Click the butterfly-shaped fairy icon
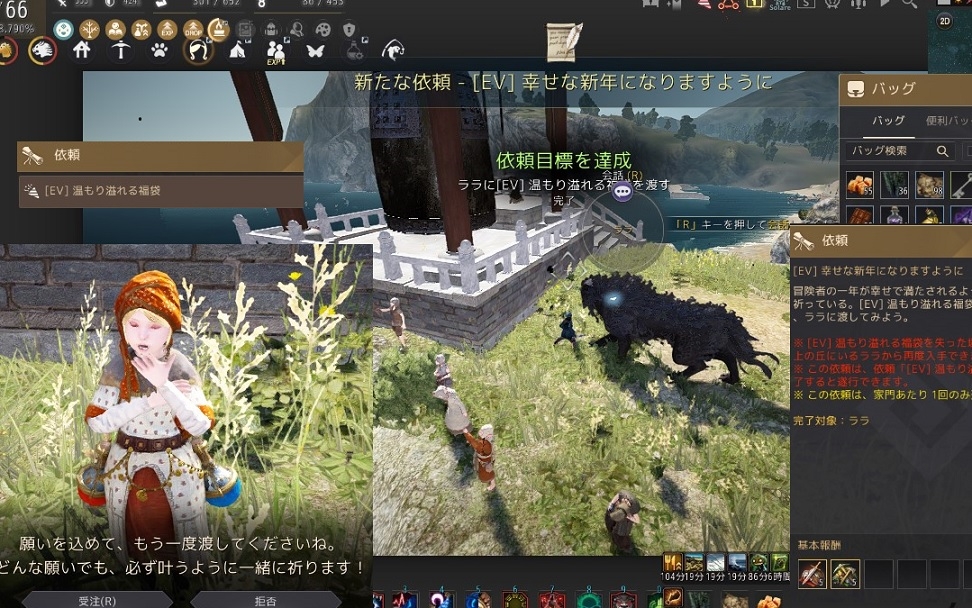Image resolution: width=972 pixels, height=608 pixels. pos(315,49)
